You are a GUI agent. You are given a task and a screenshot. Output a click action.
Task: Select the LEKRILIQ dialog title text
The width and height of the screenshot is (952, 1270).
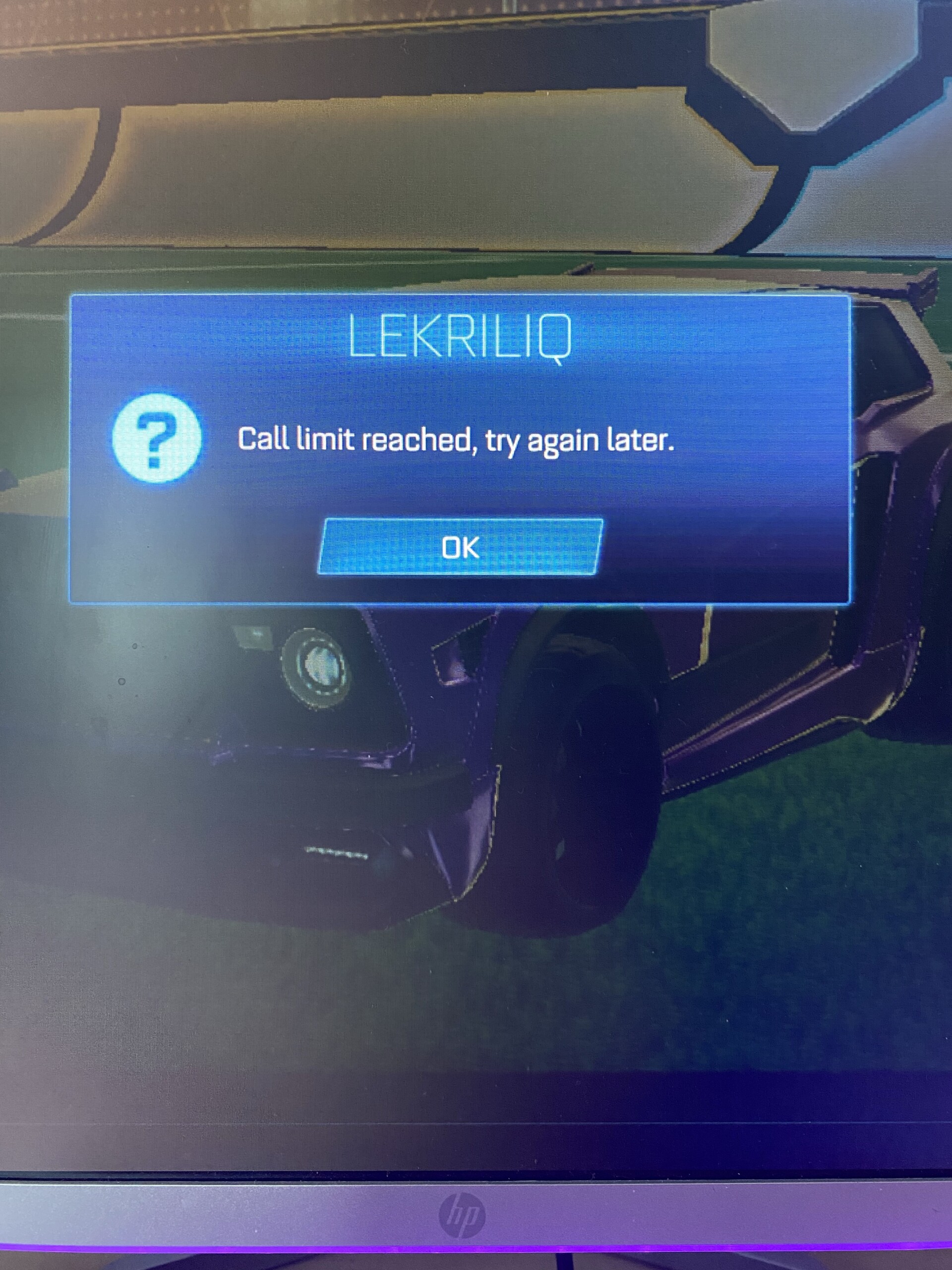point(459,339)
